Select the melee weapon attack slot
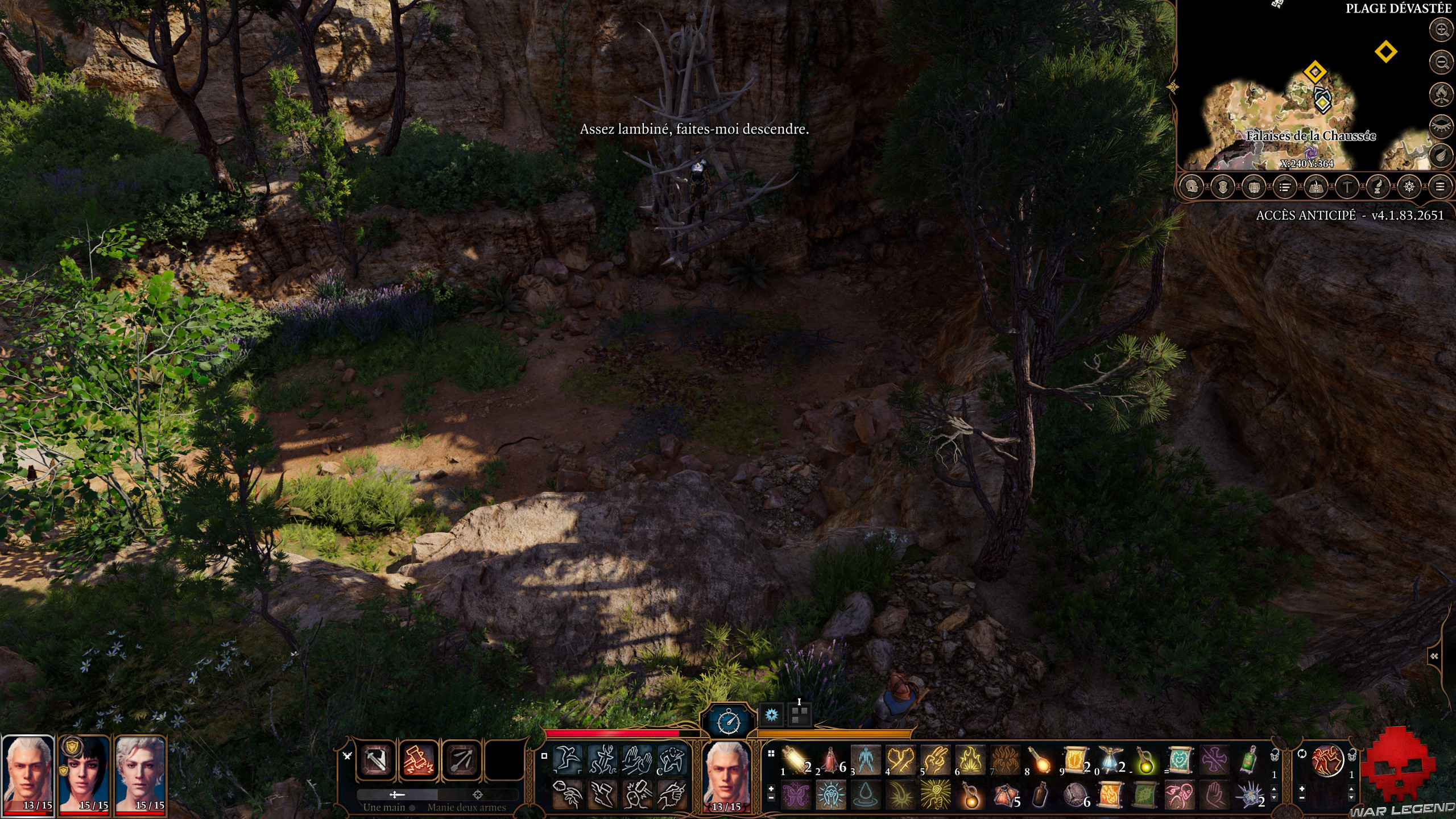Viewport: 1456px width, 819px height. point(375,760)
